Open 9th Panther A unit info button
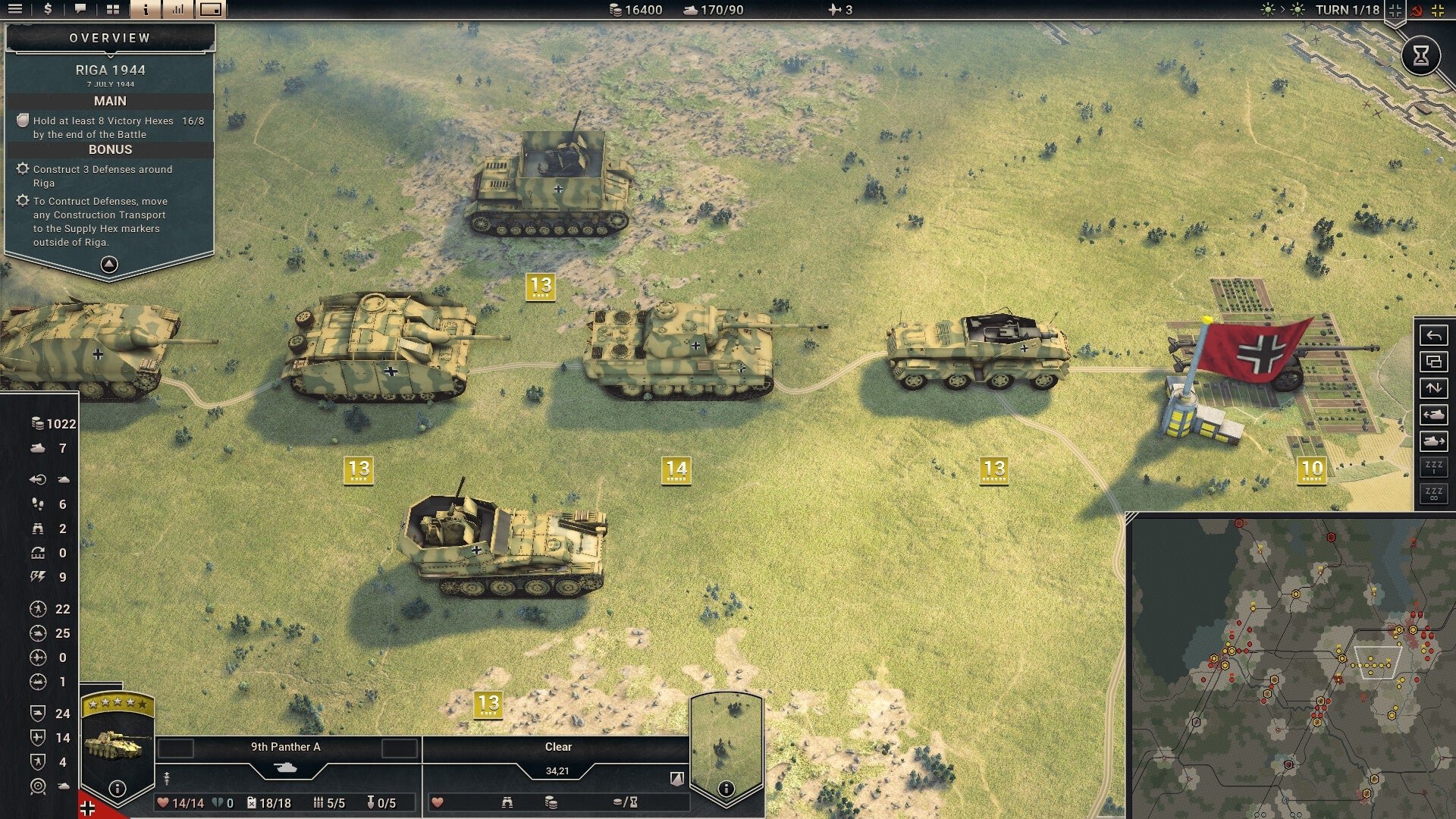This screenshot has width=1456, height=819. point(116,789)
